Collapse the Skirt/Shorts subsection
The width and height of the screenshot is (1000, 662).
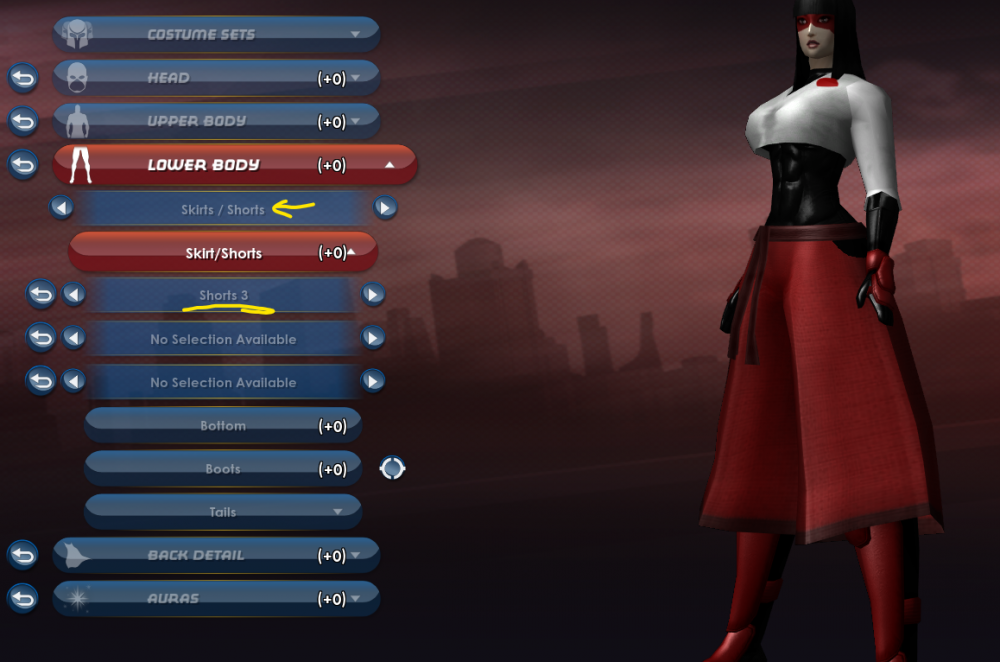click(x=223, y=253)
